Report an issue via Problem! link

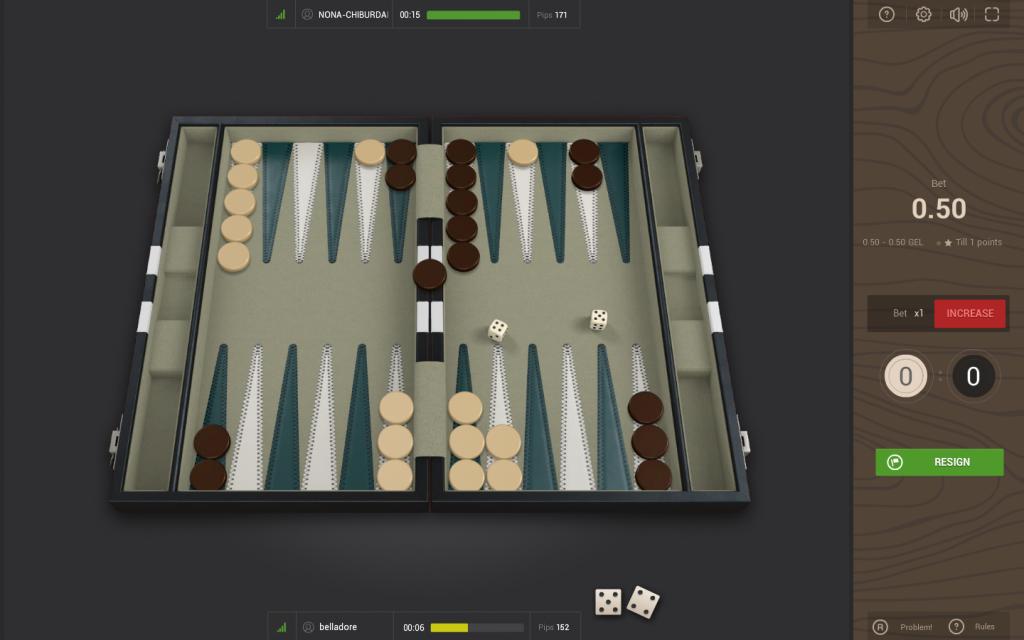[x=915, y=627]
